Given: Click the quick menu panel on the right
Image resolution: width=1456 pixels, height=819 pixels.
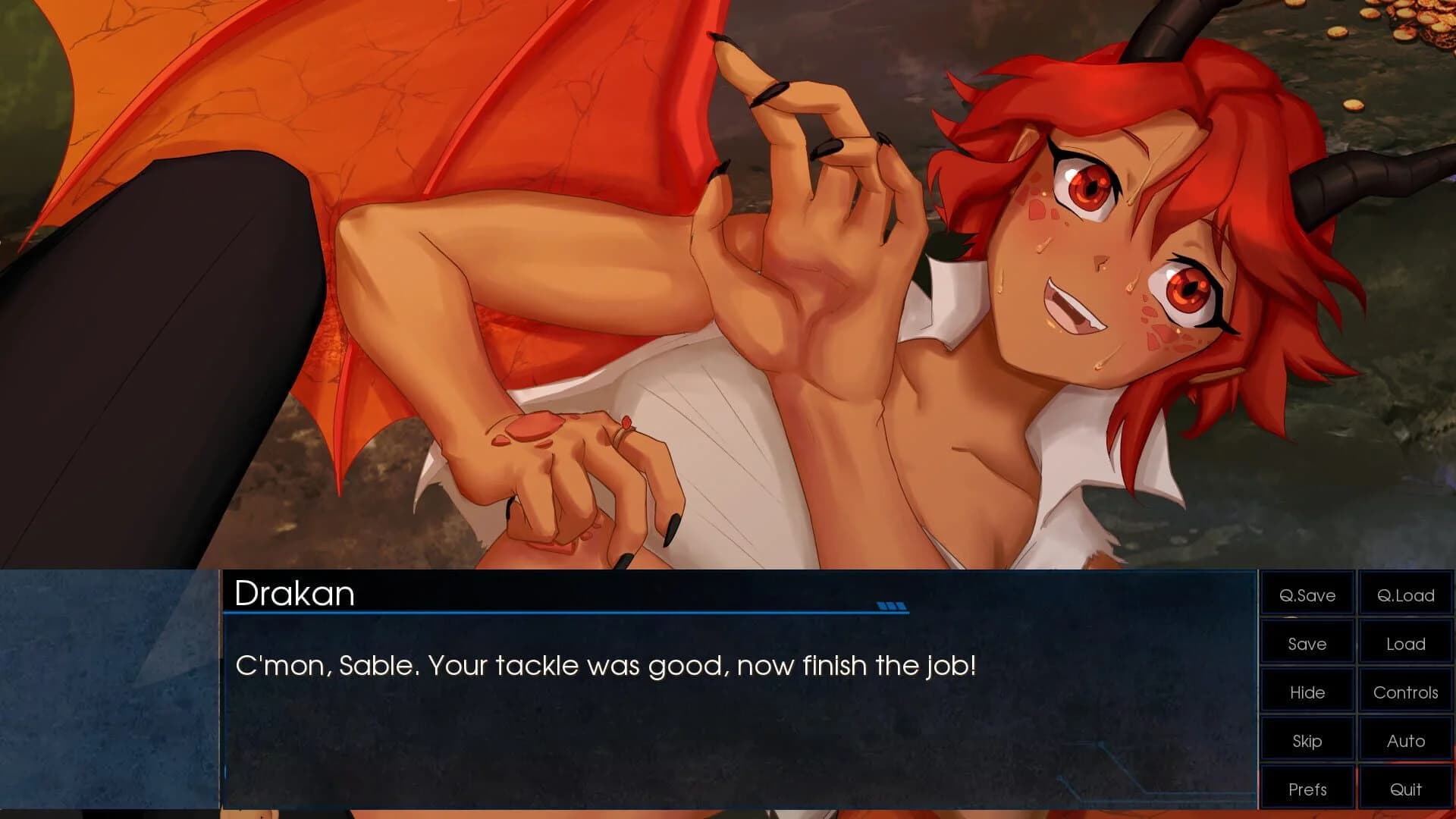Looking at the screenshot, I should click(1355, 692).
